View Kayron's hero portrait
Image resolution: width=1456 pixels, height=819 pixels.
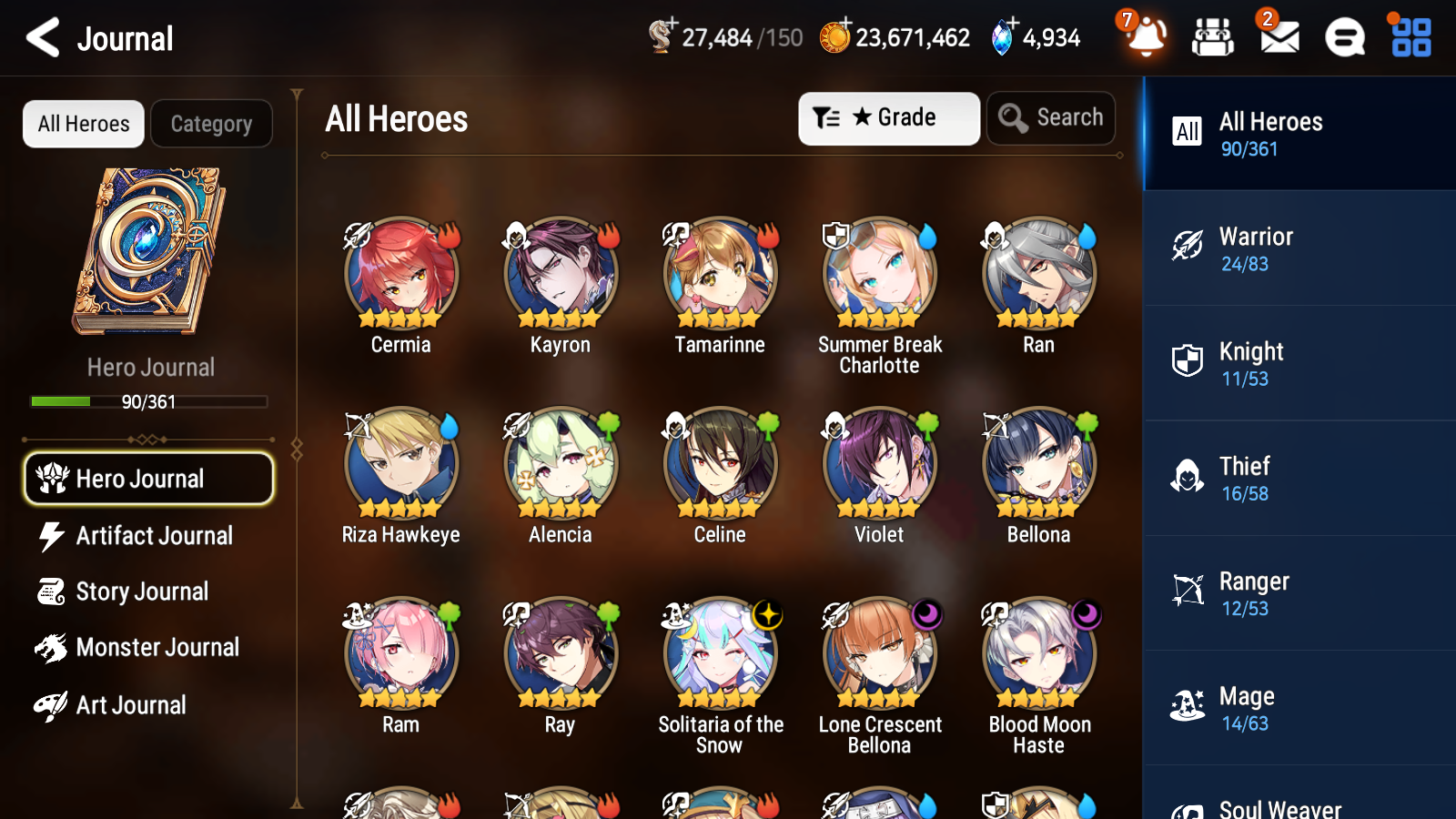[x=559, y=273]
